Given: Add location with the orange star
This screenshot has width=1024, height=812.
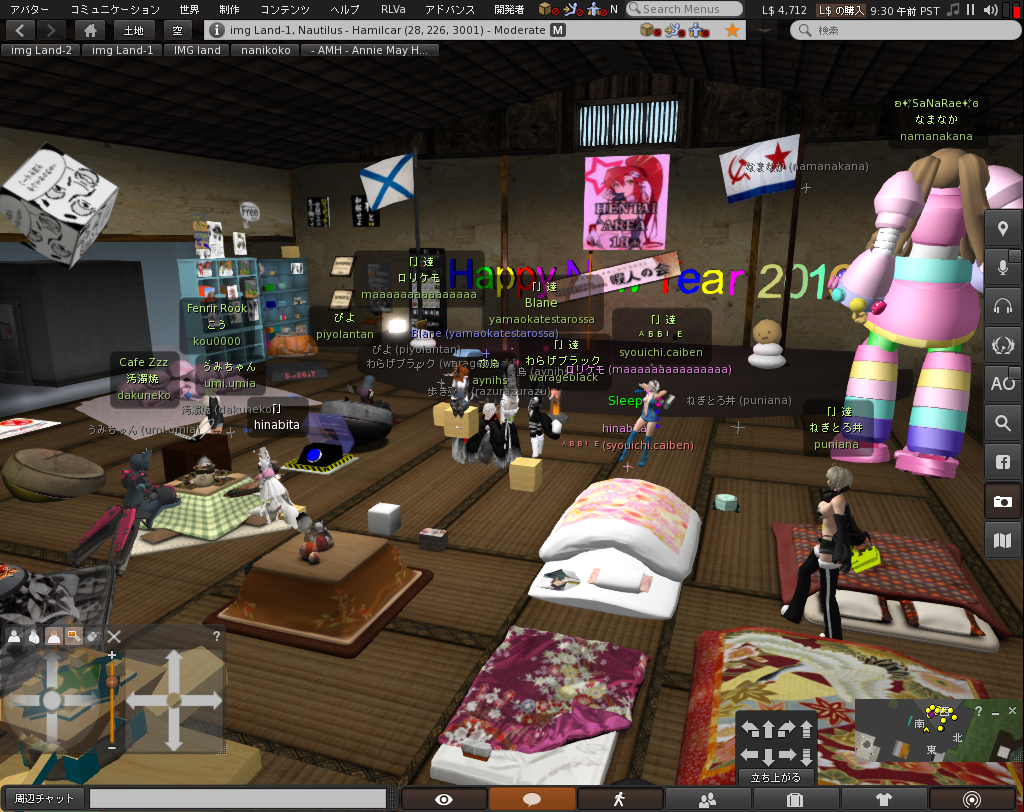Looking at the screenshot, I should click(733, 30).
